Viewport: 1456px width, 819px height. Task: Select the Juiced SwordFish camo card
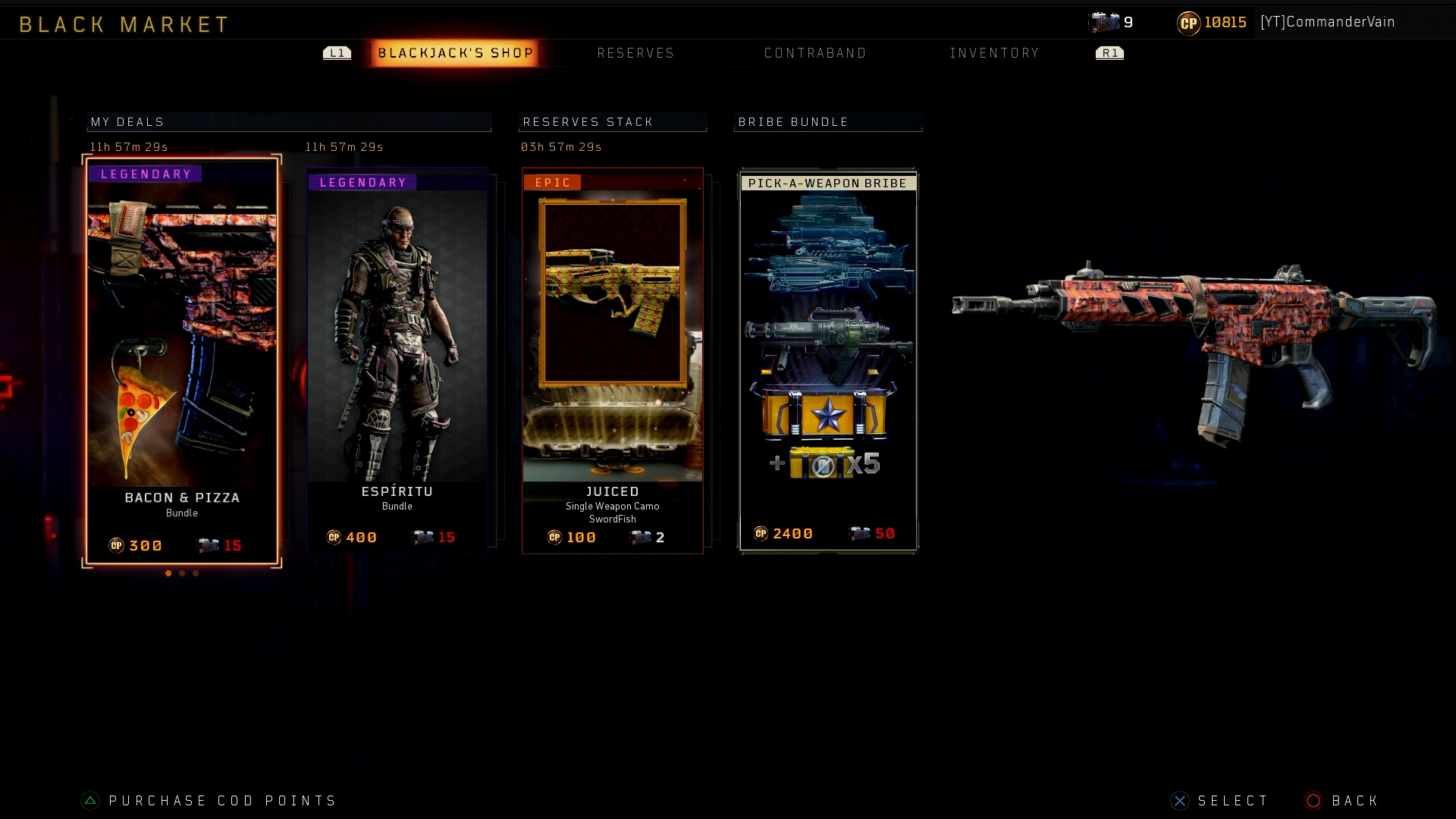(613, 356)
